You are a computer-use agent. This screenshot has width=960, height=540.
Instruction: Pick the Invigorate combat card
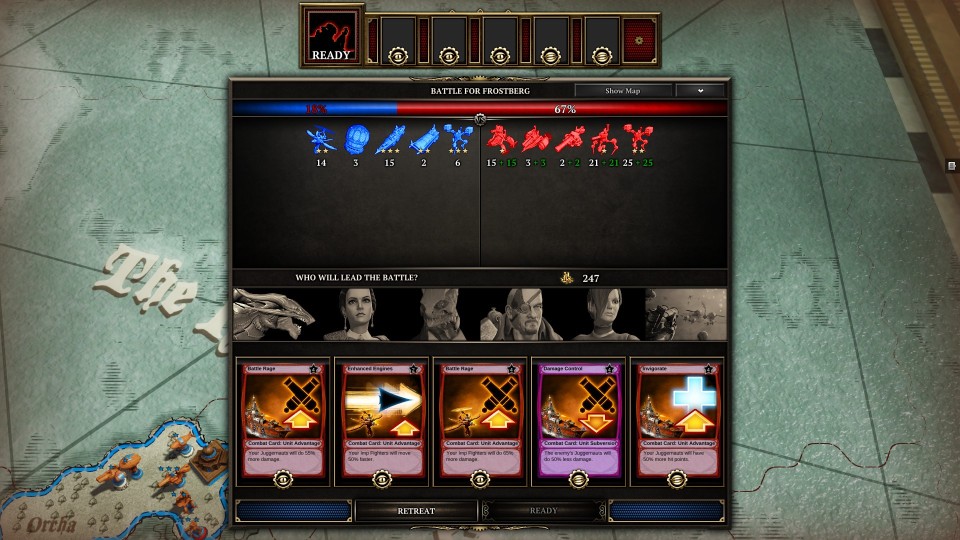click(676, 419)
